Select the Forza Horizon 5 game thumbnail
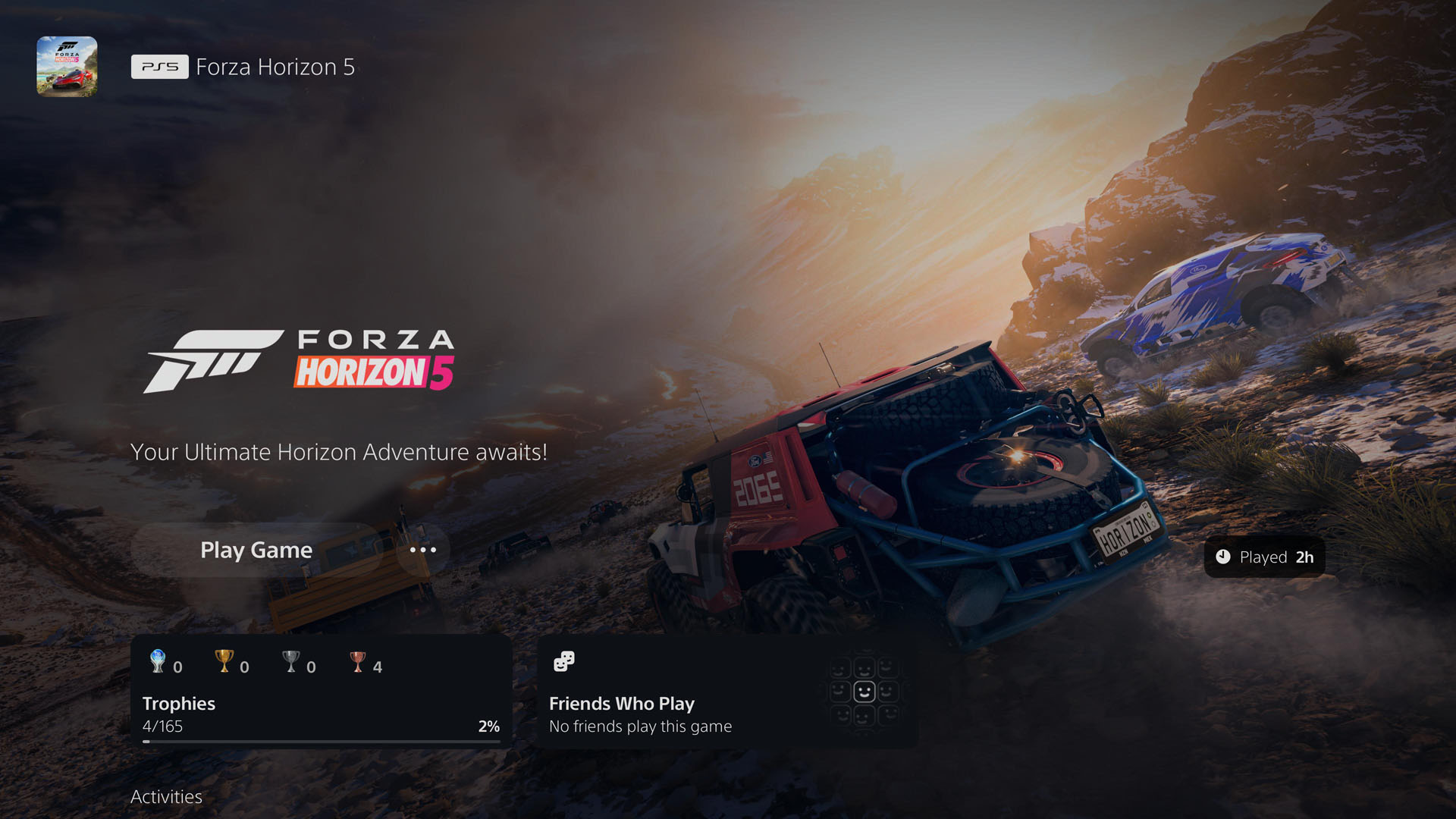The height and width of the screenshot is (819, 1456). 66,66
